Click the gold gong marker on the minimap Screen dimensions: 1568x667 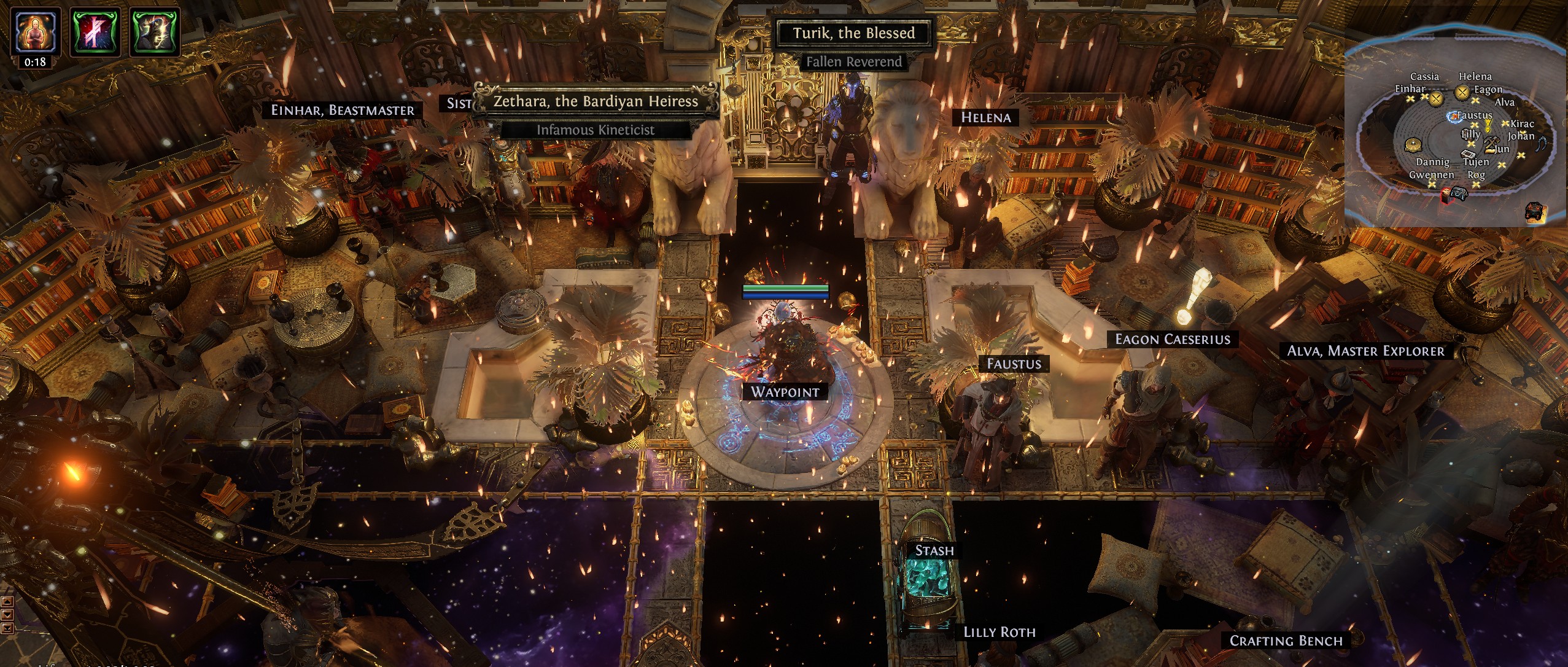pos(1413,146)
